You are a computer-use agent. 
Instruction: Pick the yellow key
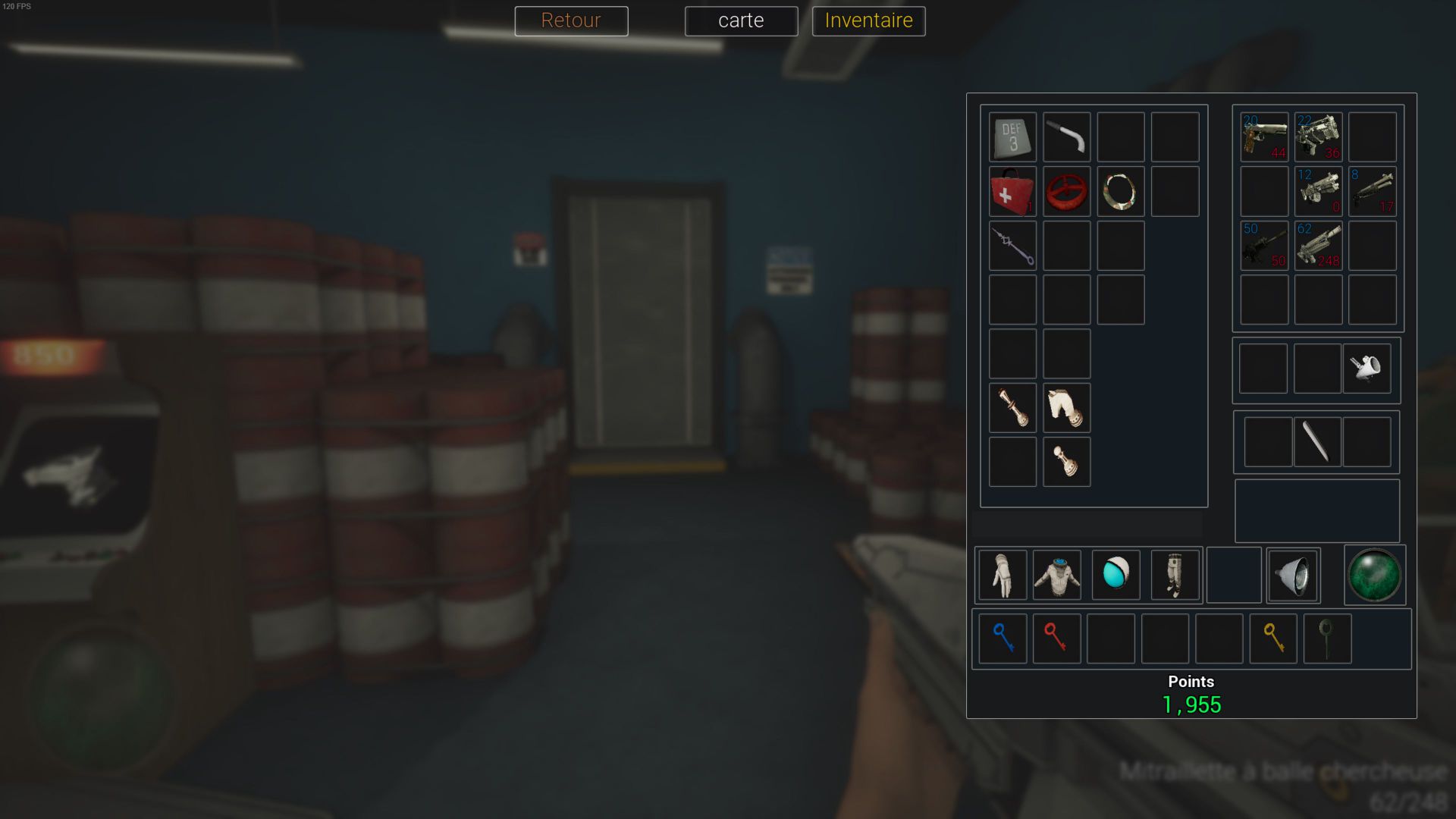(x=1273, y=639)
